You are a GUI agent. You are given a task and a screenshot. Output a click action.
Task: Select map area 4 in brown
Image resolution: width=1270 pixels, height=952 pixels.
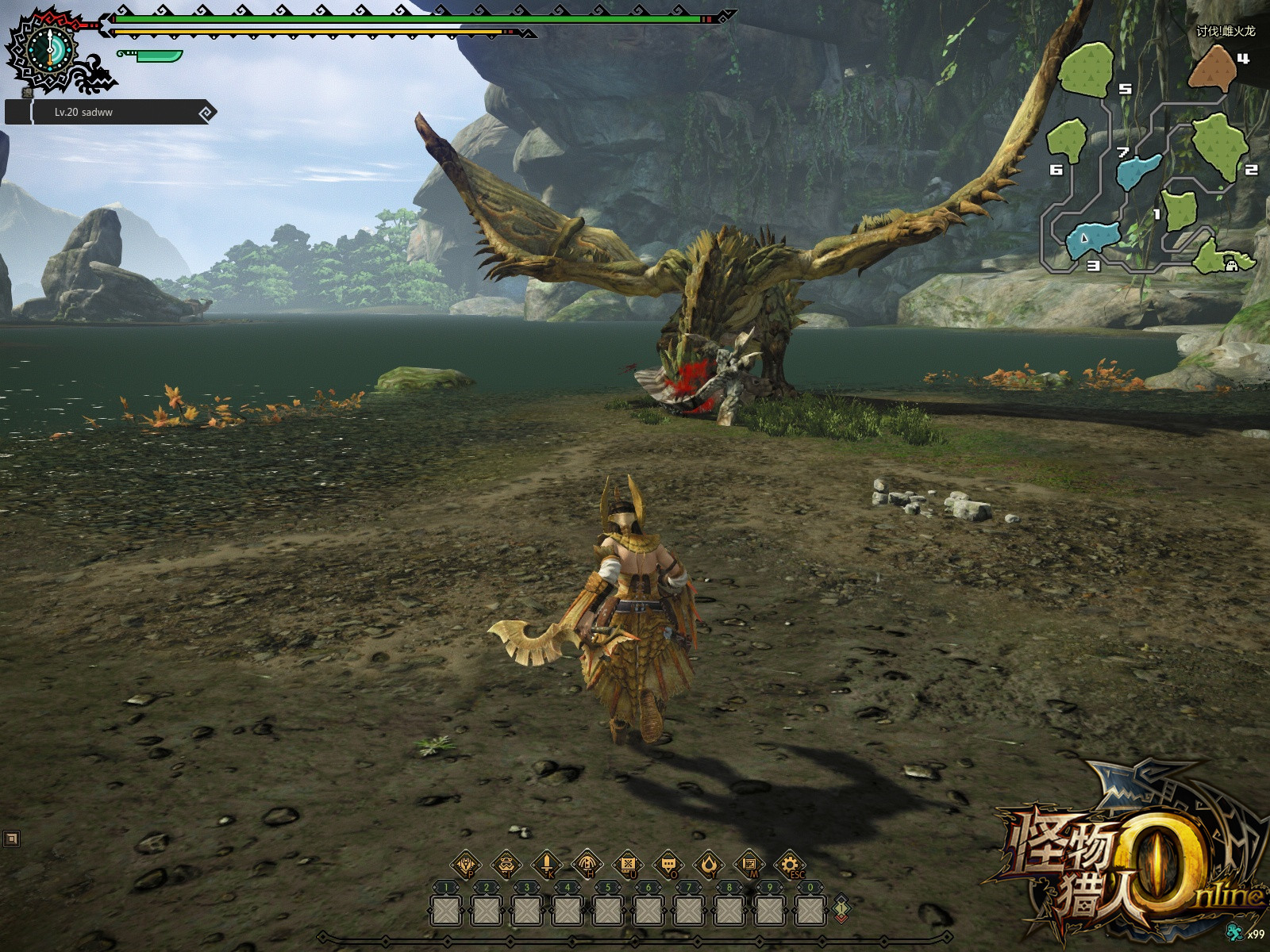click(1212, 68)
